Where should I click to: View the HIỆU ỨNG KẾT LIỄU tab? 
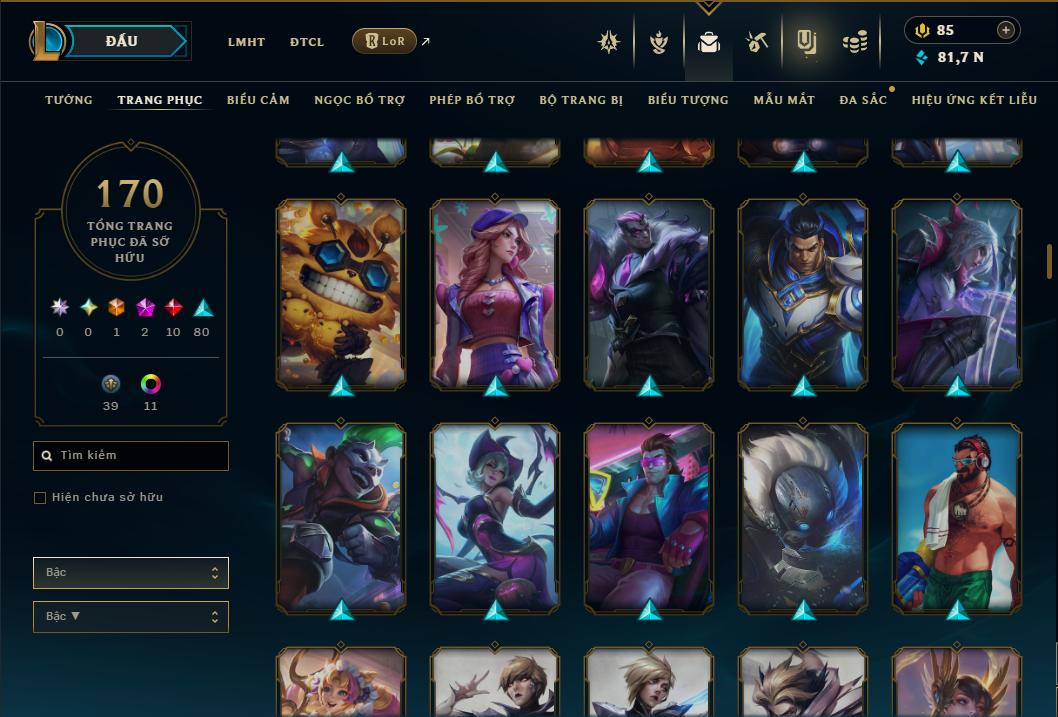tap(974, 100)
